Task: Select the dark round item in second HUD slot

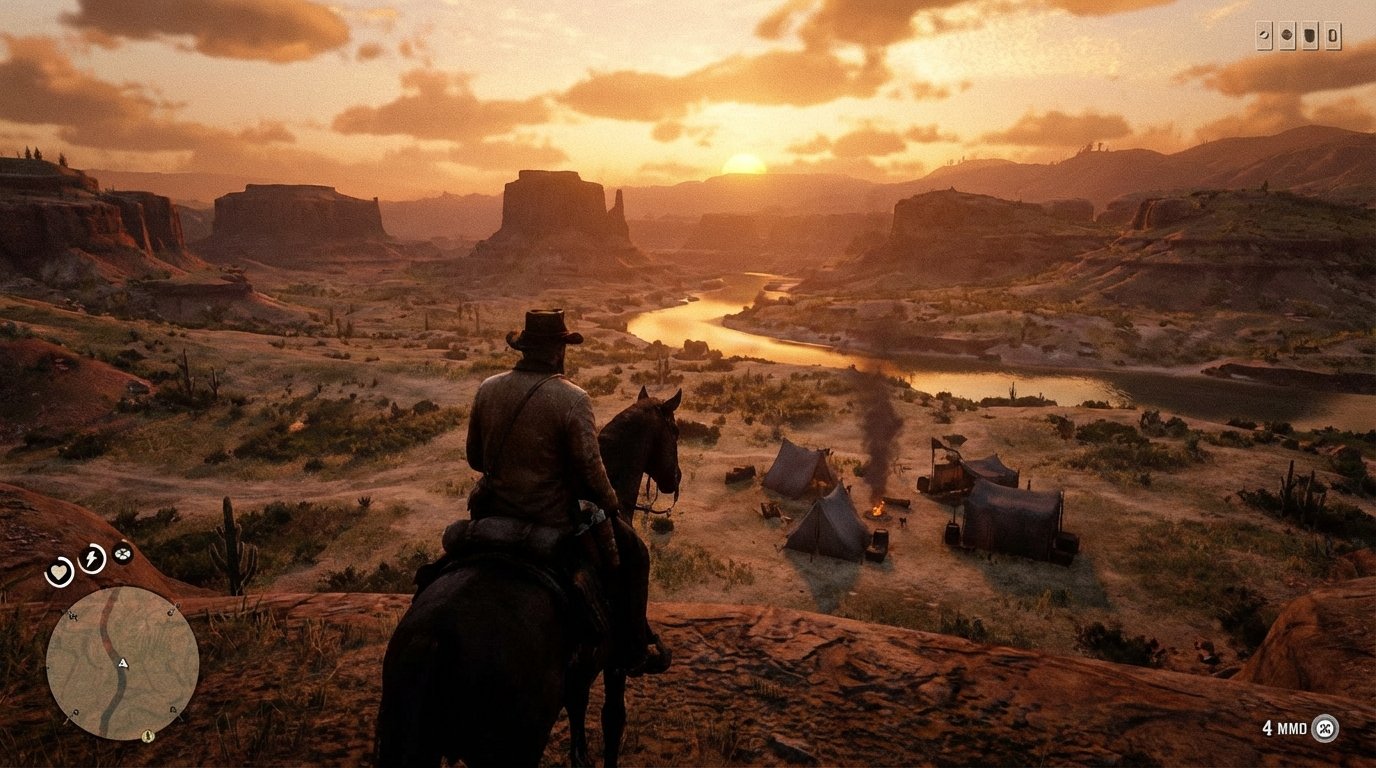Action: 1286,35
